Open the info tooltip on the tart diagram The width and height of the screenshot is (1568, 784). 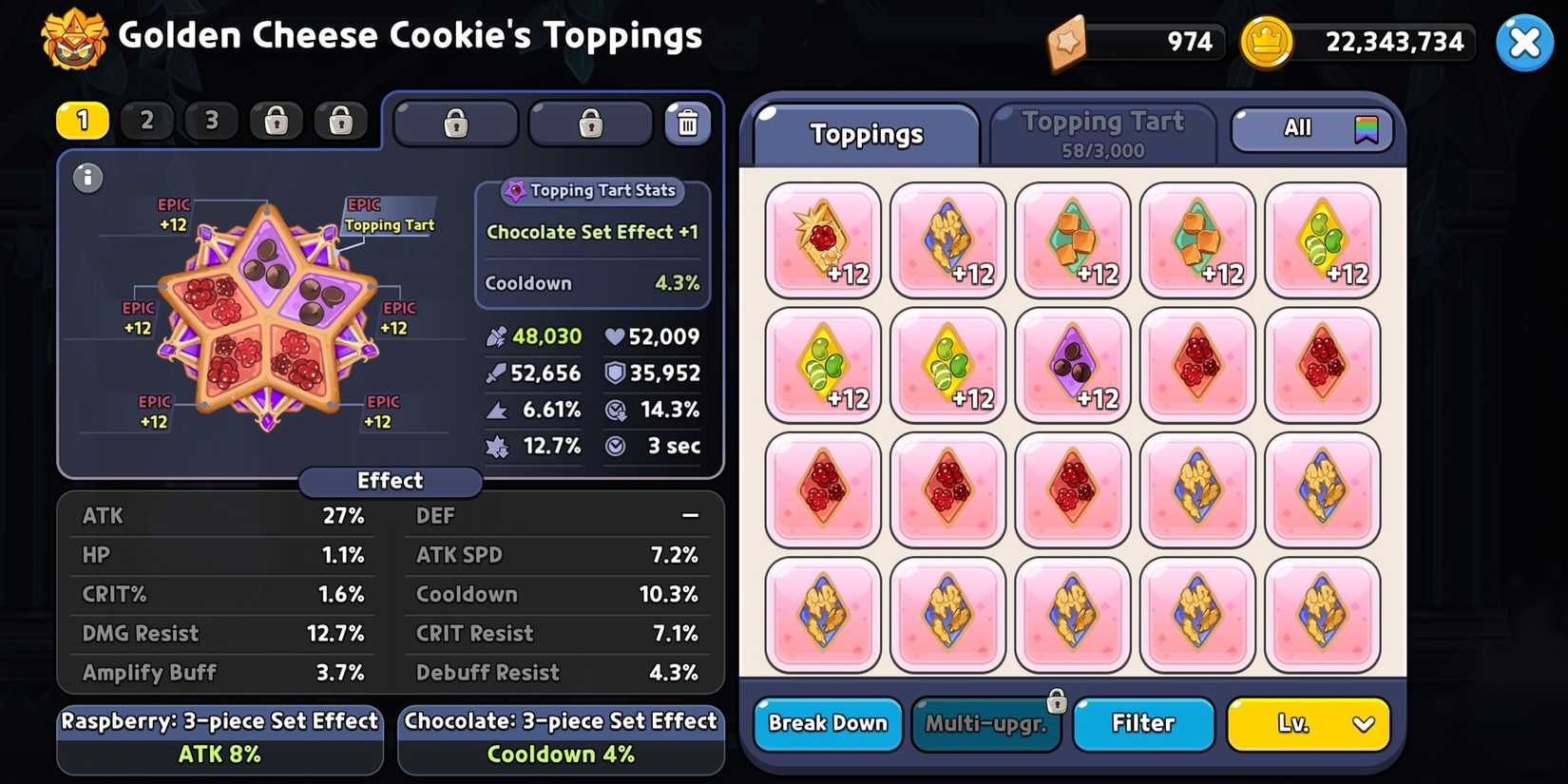point(87,178)
